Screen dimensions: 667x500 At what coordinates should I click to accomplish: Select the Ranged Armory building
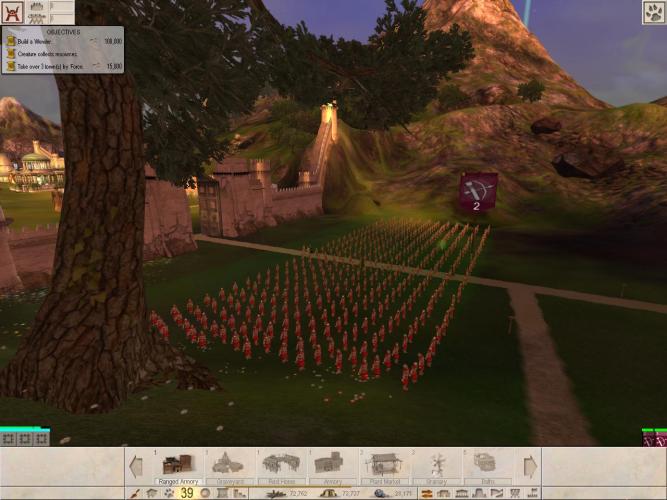click(x=177, y=465)
